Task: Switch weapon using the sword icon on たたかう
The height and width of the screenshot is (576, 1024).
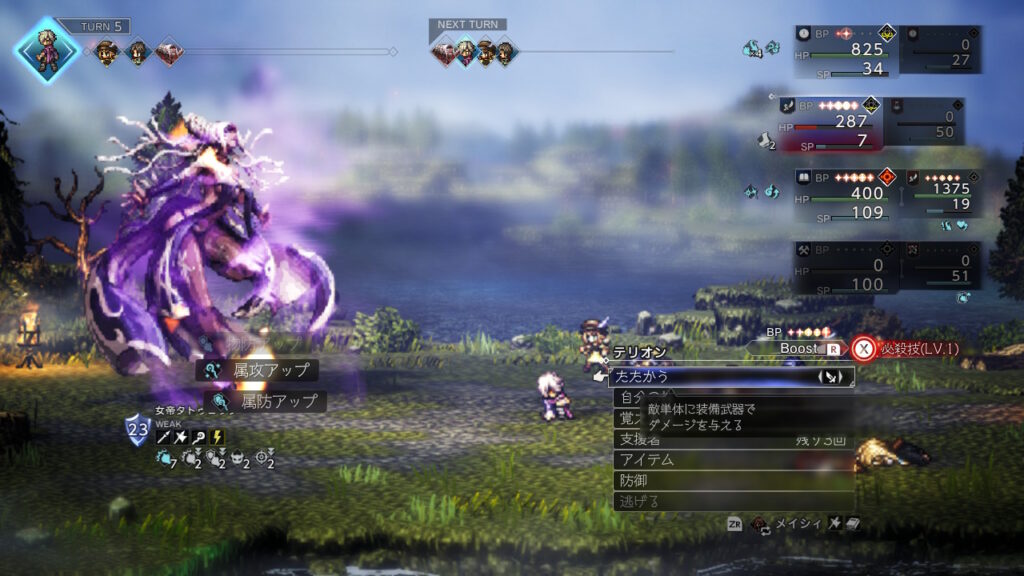Action: (x=833, y=377)
